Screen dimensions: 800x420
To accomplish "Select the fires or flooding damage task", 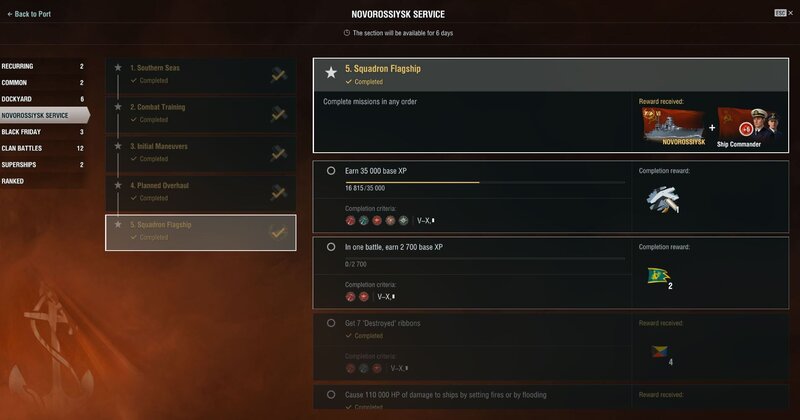I will click(470, 397).
